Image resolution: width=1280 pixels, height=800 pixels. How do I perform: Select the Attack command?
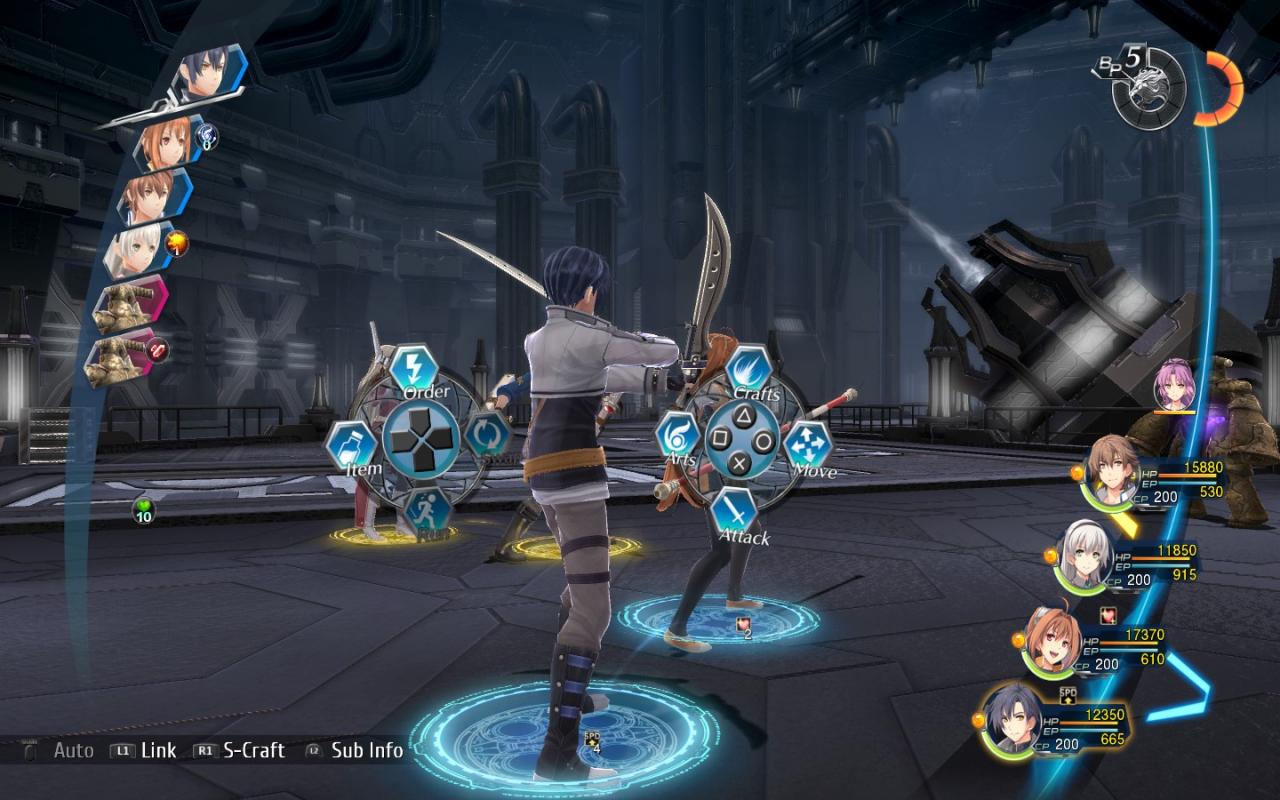pyautogui.click(x=735, y=511)
